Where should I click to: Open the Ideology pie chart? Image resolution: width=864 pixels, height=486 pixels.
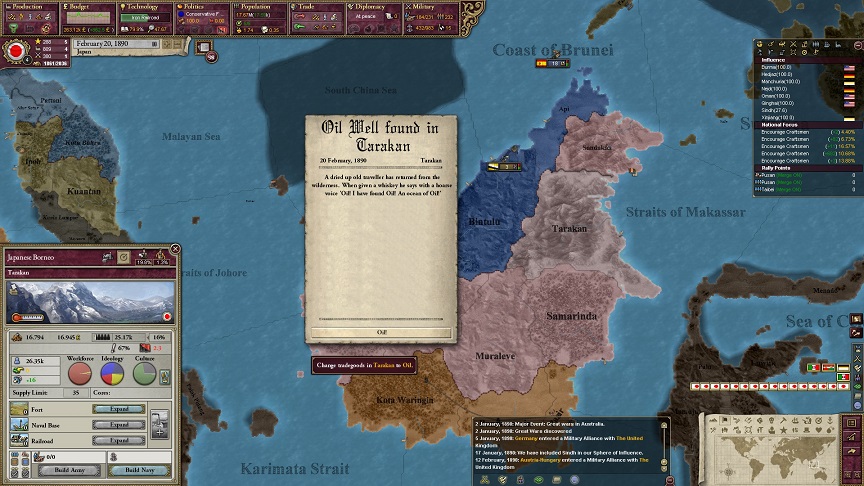click(112, 374)
